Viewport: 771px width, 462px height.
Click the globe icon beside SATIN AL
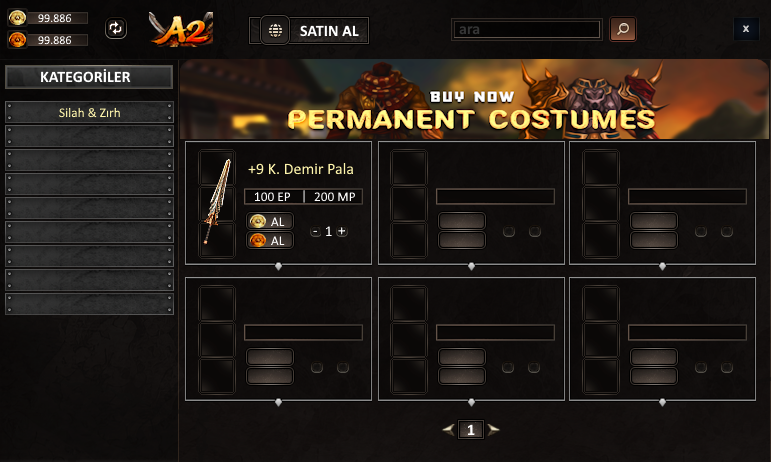click(x=275, y=30)
